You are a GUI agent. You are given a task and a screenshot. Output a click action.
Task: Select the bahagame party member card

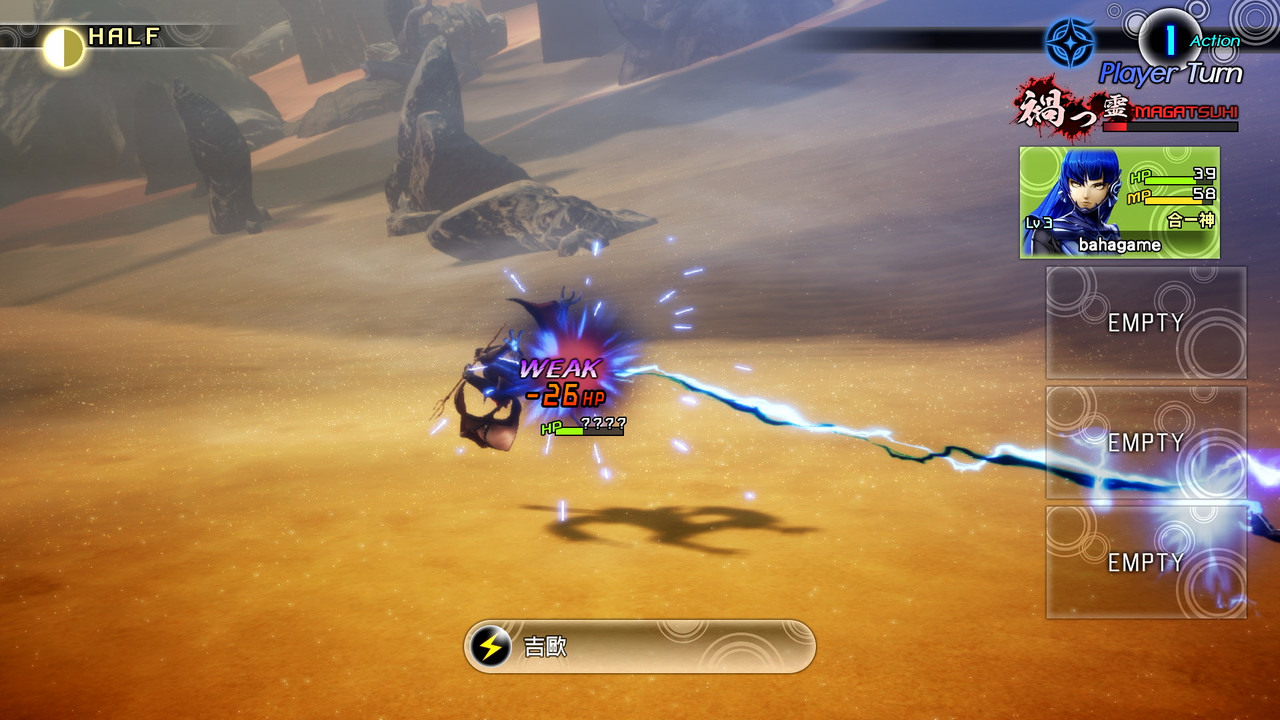[x=1119, y=203]
